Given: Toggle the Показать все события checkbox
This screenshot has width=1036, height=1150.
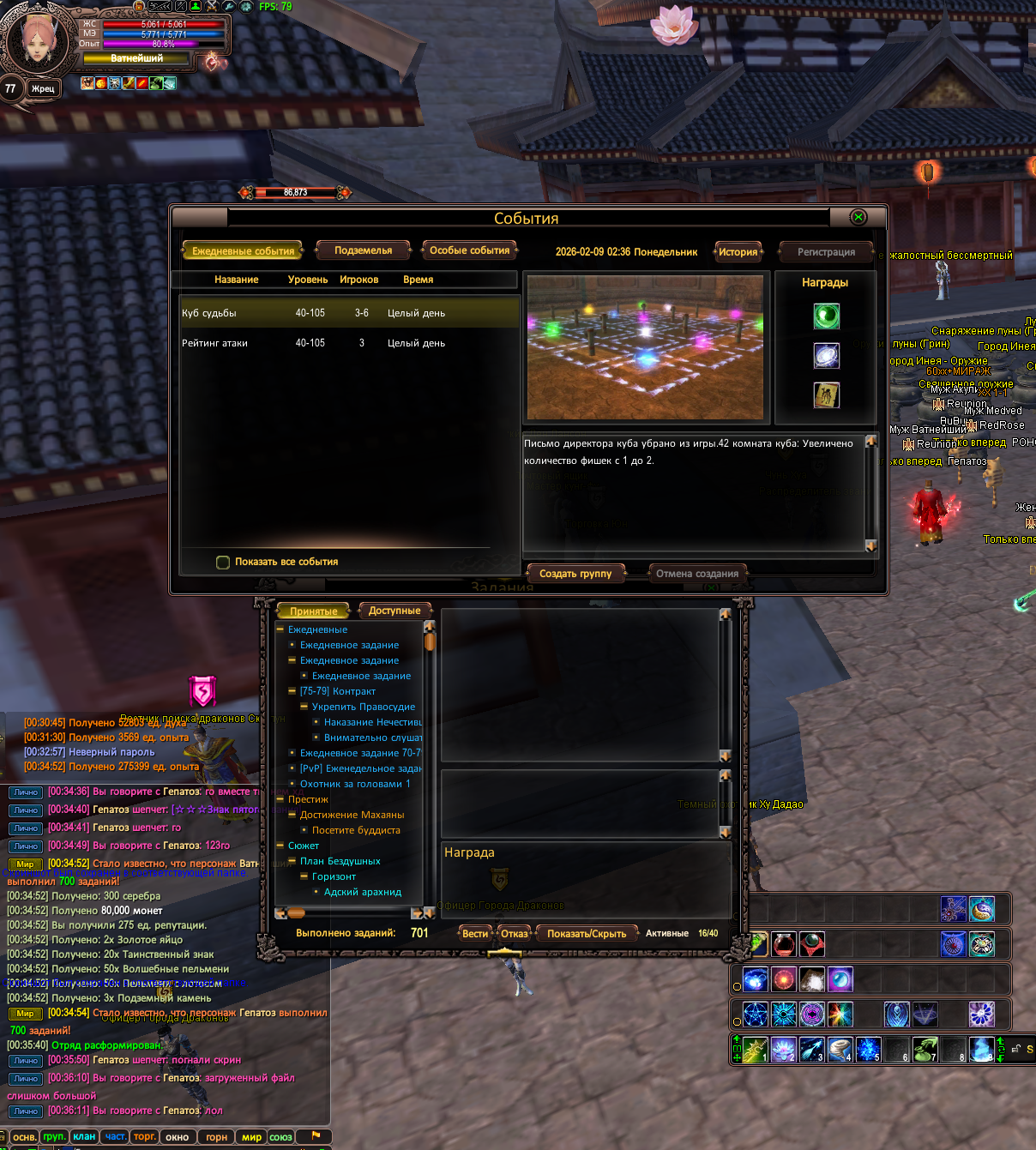Looking at the screenshot, I should [x=223, y=563].
